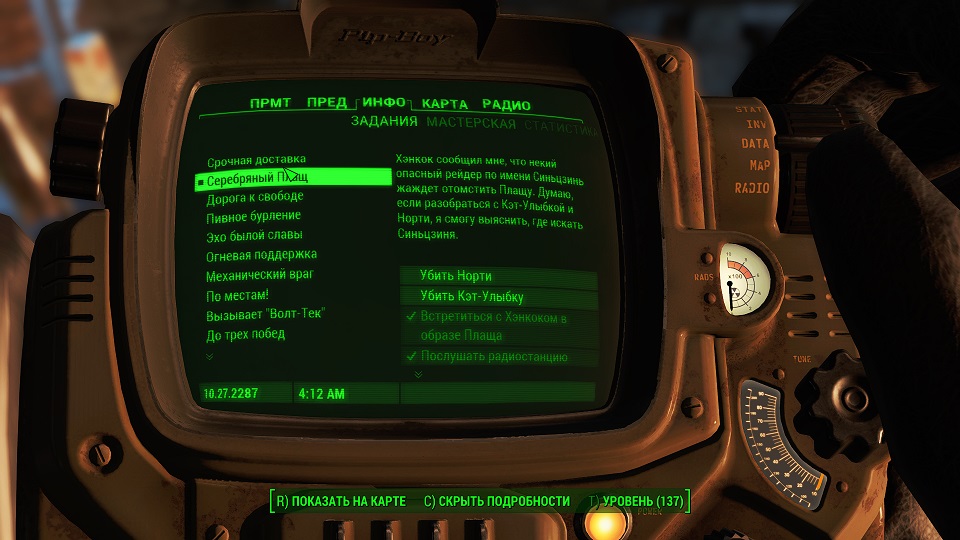Open the ПРЕД items tab

point(327,104)
